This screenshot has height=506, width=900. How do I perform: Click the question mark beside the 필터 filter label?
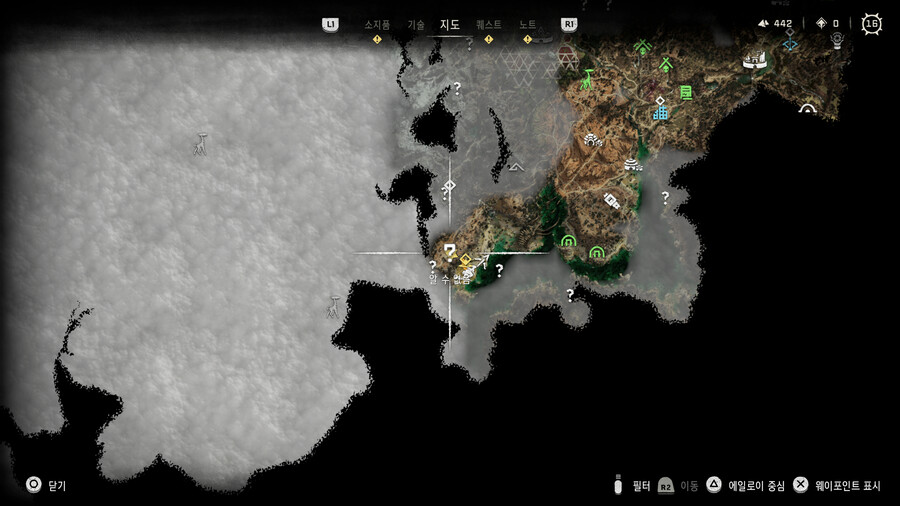pos(619,485)
